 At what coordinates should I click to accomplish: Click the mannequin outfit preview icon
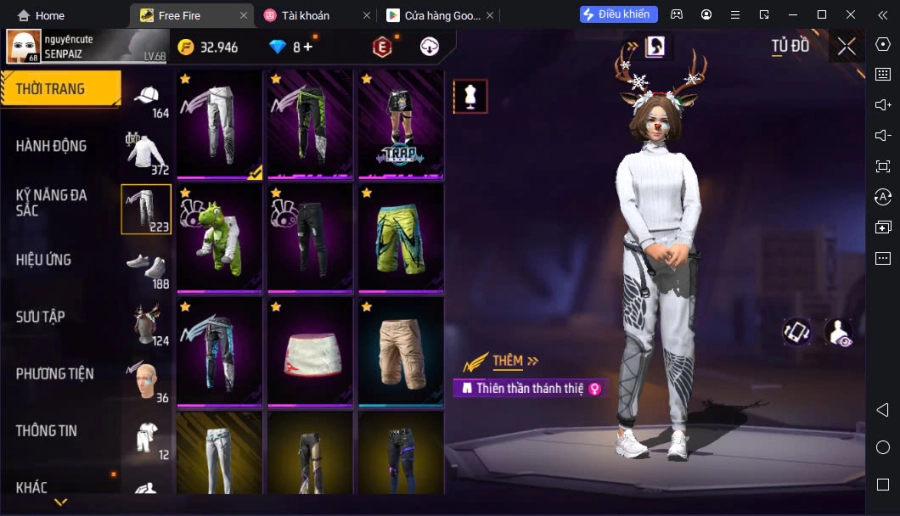coord(470,96)
